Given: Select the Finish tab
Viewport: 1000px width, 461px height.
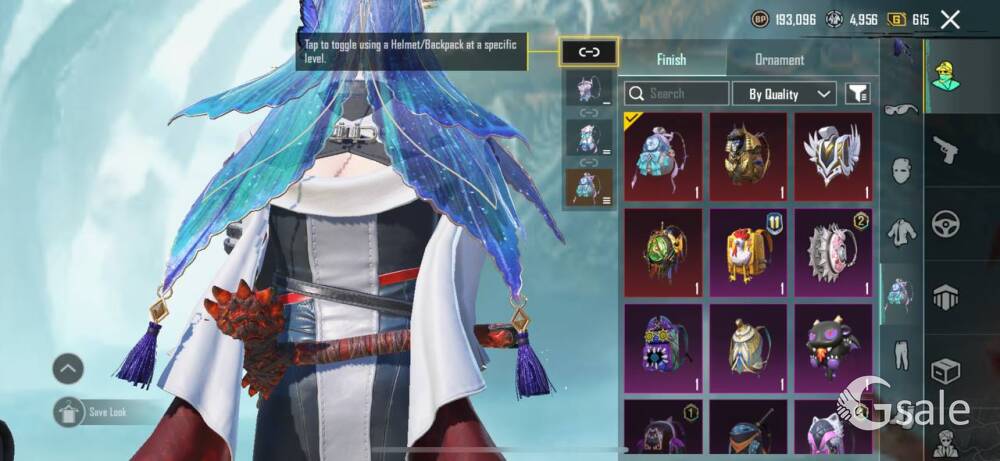Looking at the screenshot, I should point(671,60).
